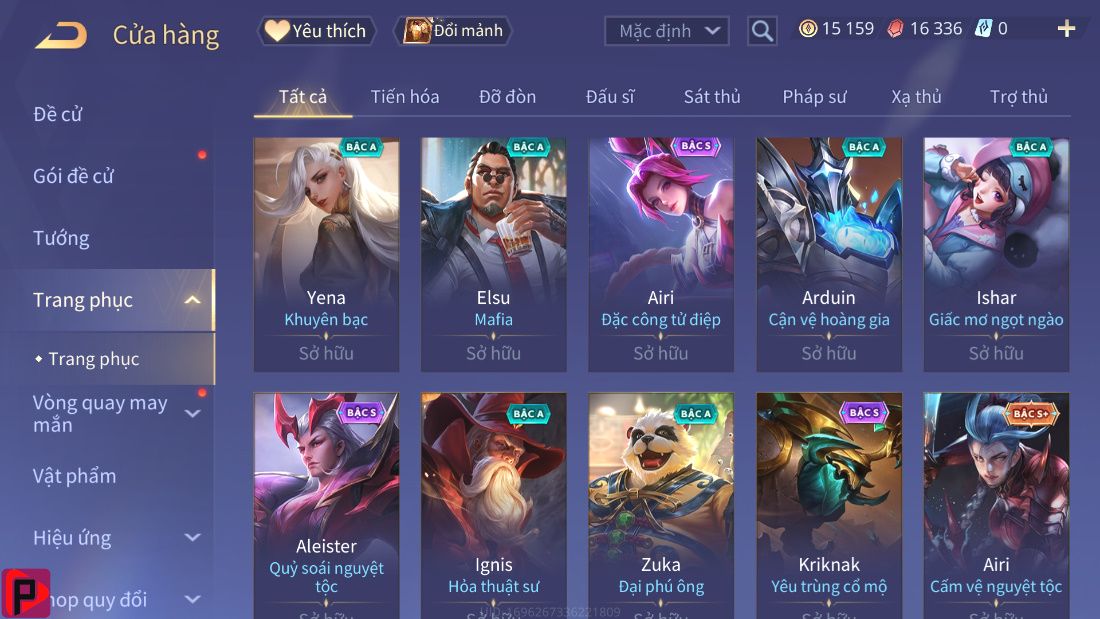This screenshot has width=1100, height=619.
Task: Open the Yêu thích favorites list
Action: coord(317,31)
